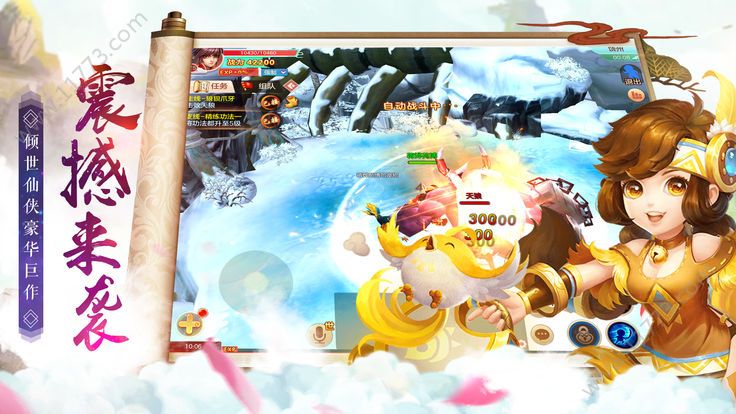The width and height of the screenshot is (736, 414).
Task: Tap the golden plus button
Action: (189, 325)
